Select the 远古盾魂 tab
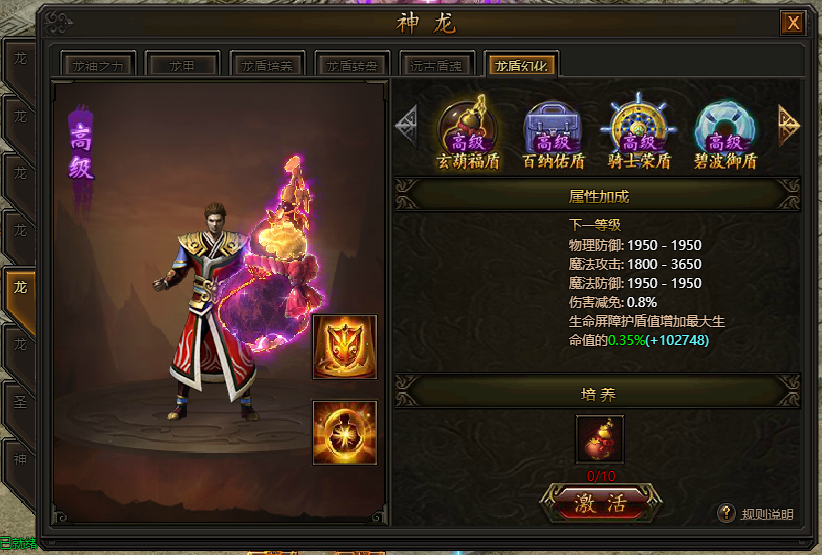 pyautogui.click(x=436, y=65)
